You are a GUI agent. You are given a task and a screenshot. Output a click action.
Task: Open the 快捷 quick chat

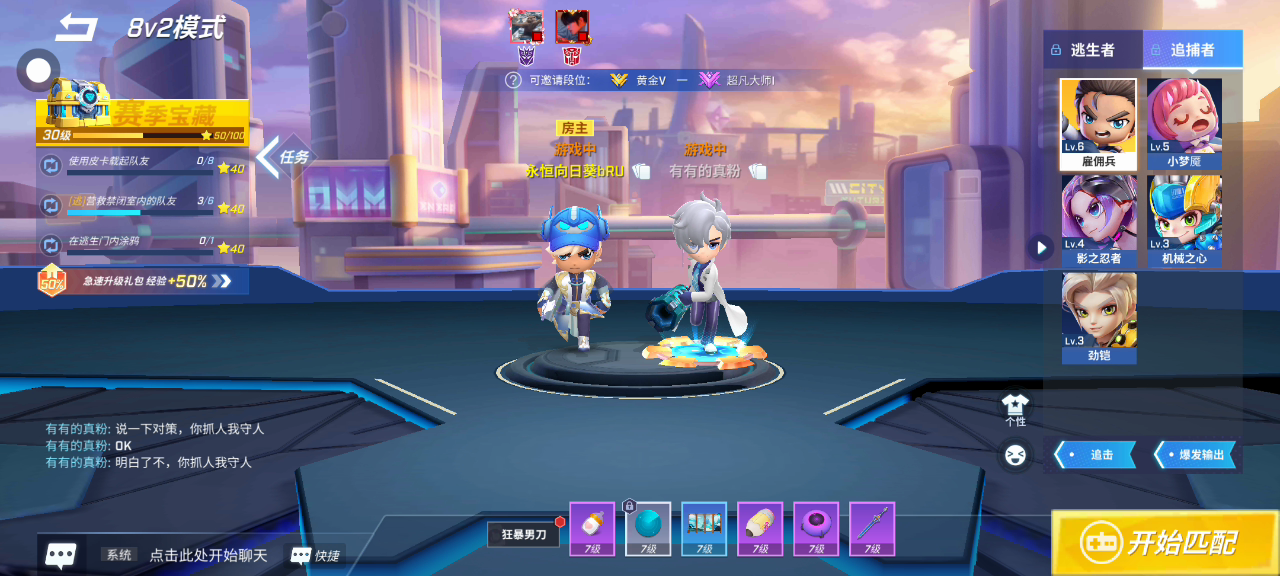click(x=315, y=555)
